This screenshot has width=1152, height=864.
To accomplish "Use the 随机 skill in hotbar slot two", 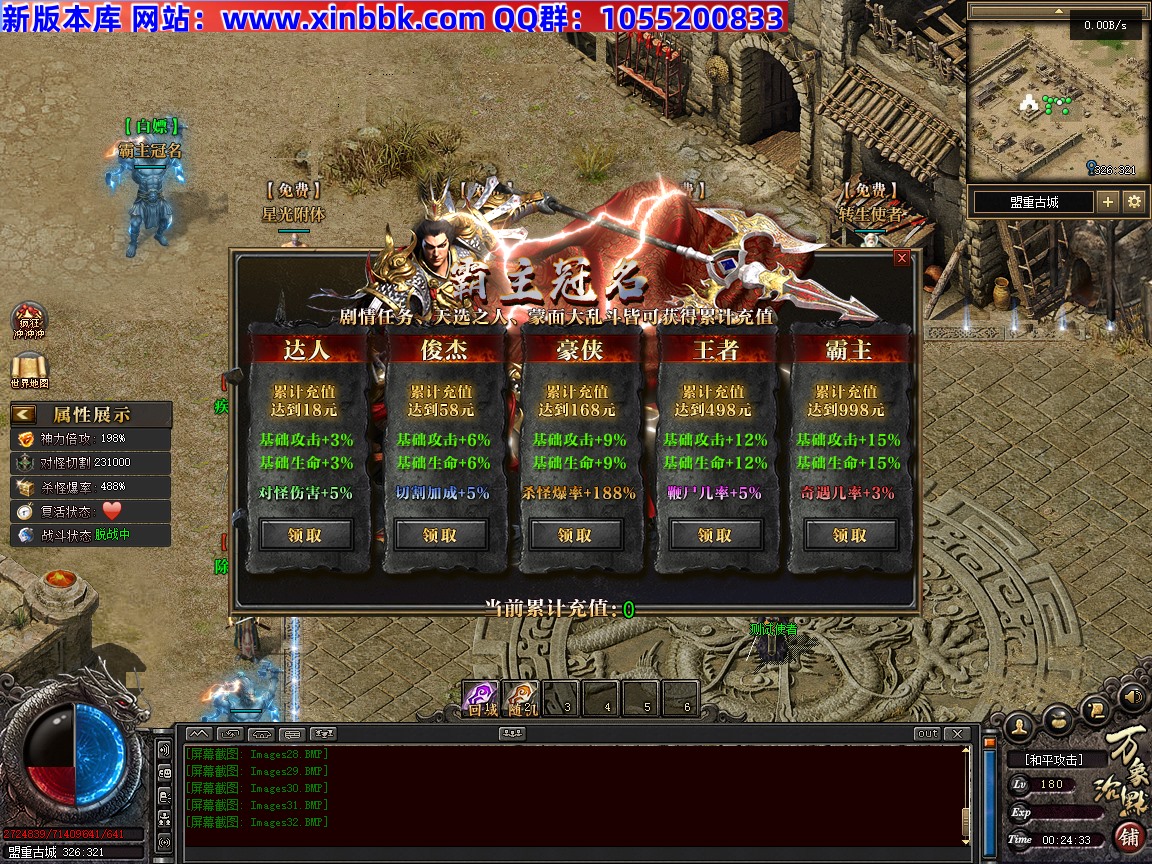I will (x=520, y=698).
